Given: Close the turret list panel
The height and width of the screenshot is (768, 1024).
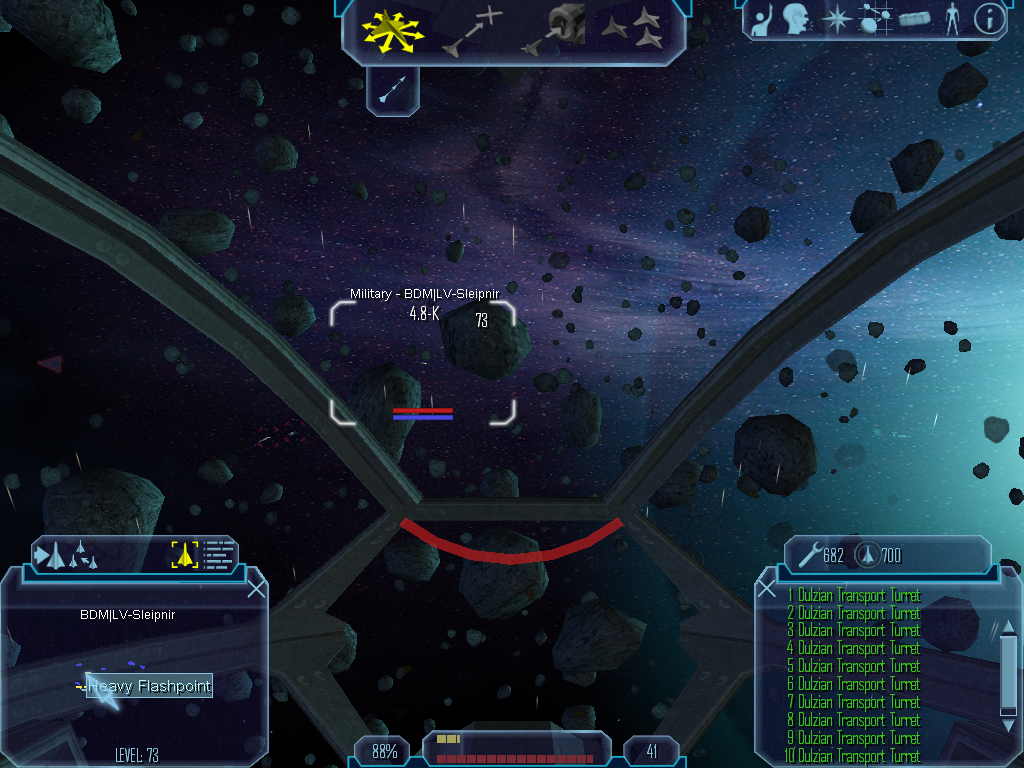Looking at the screenshot, I should point(767,588).
